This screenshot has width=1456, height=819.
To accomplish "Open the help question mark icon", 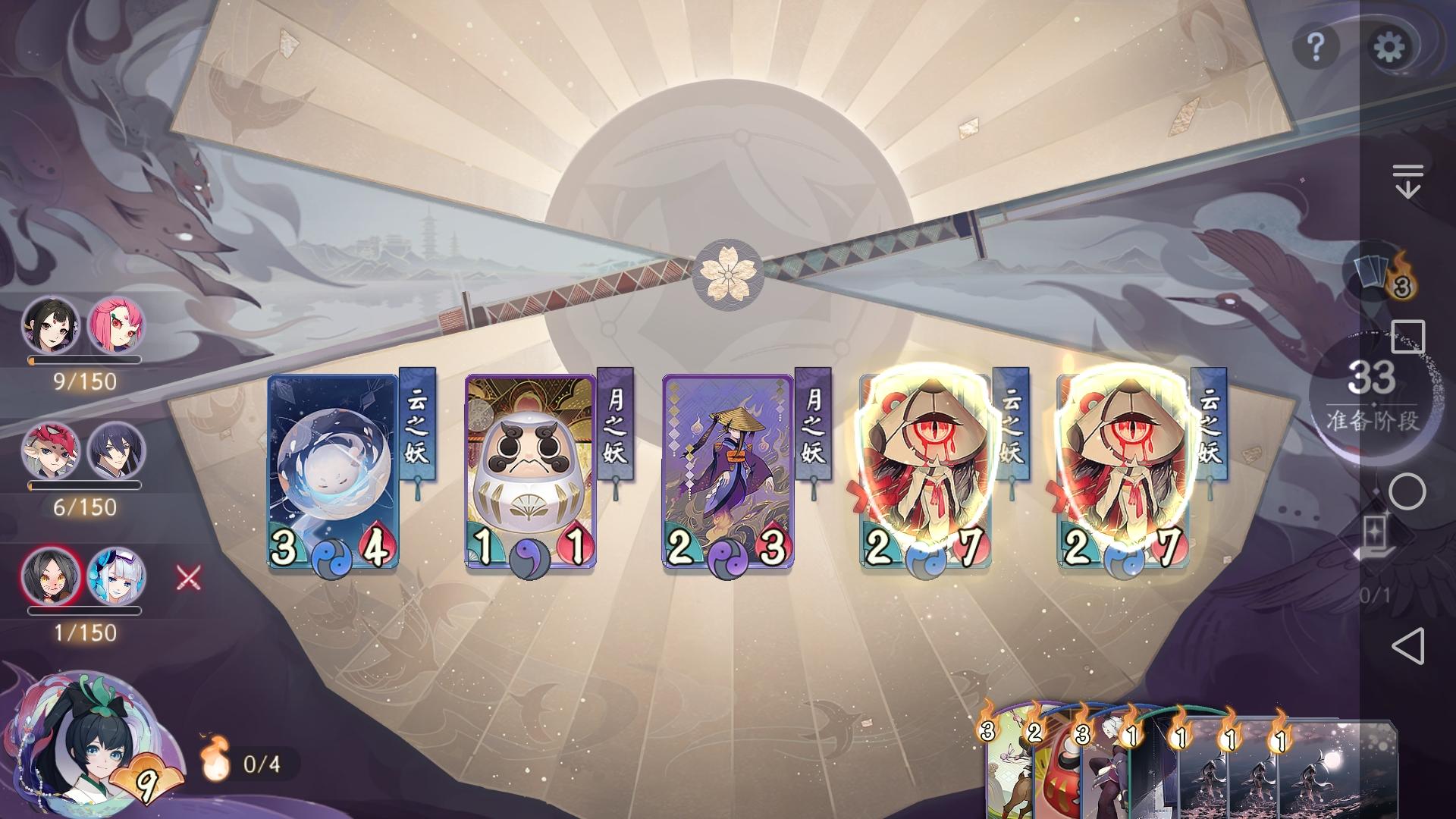I will point(1317,45).
